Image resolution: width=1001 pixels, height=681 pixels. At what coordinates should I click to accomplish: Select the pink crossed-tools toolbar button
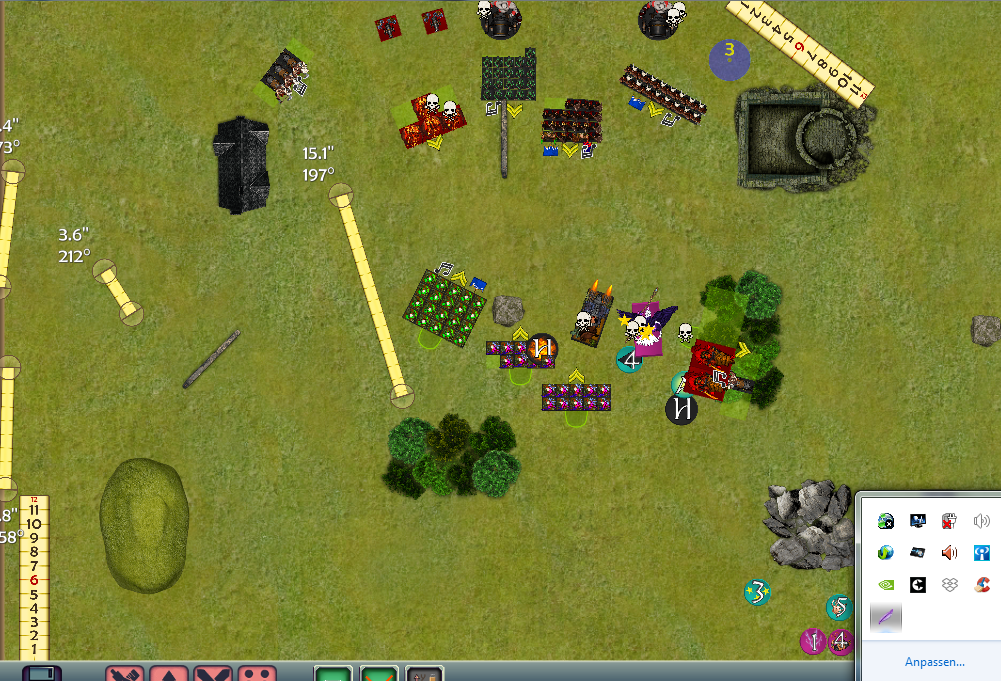(x=125, y=674)
